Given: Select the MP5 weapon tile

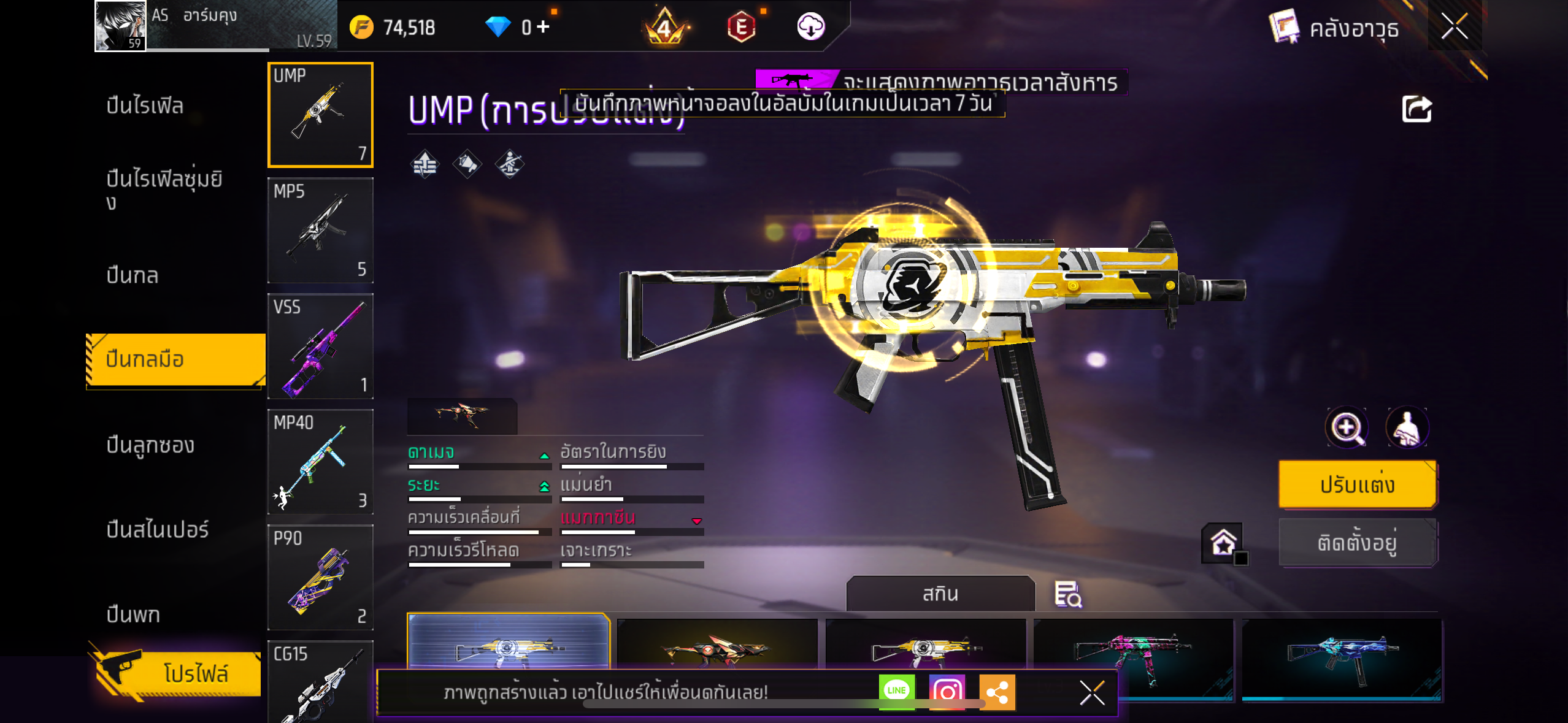Looking at the screenshot, I should pyautogui.click(x=320, y=231).
